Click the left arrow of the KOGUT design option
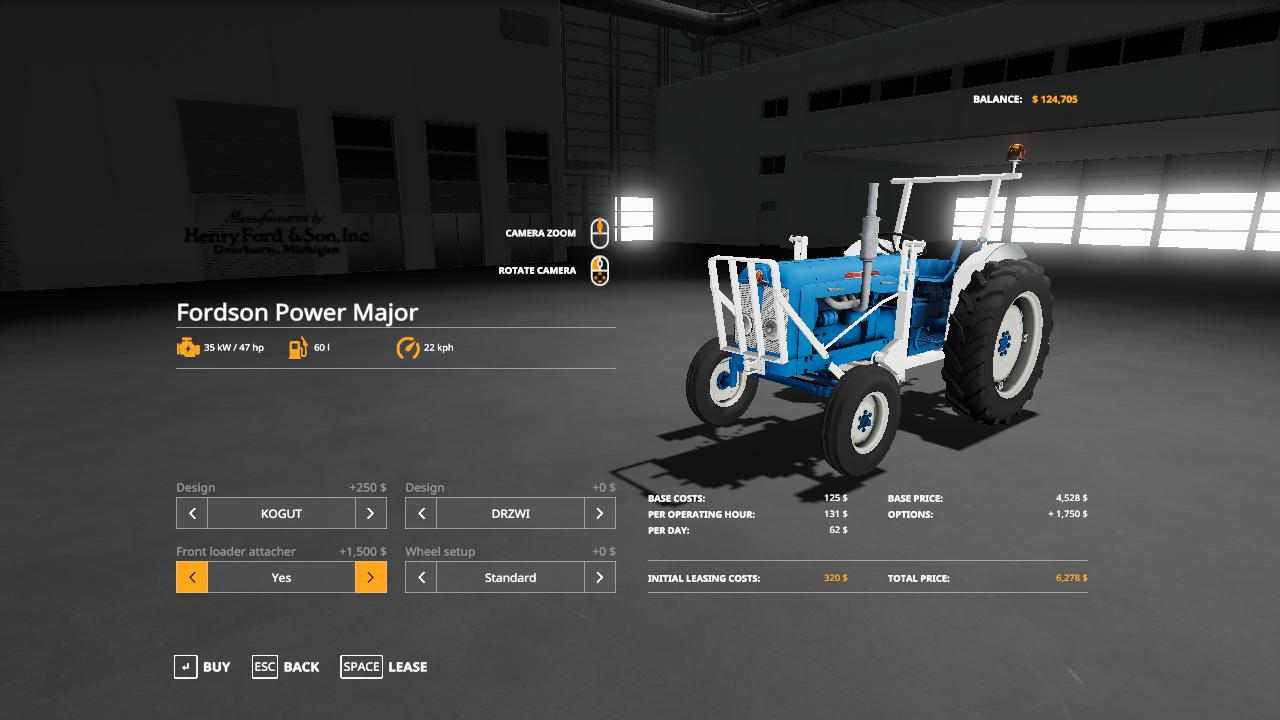 (x=192, y=513)
